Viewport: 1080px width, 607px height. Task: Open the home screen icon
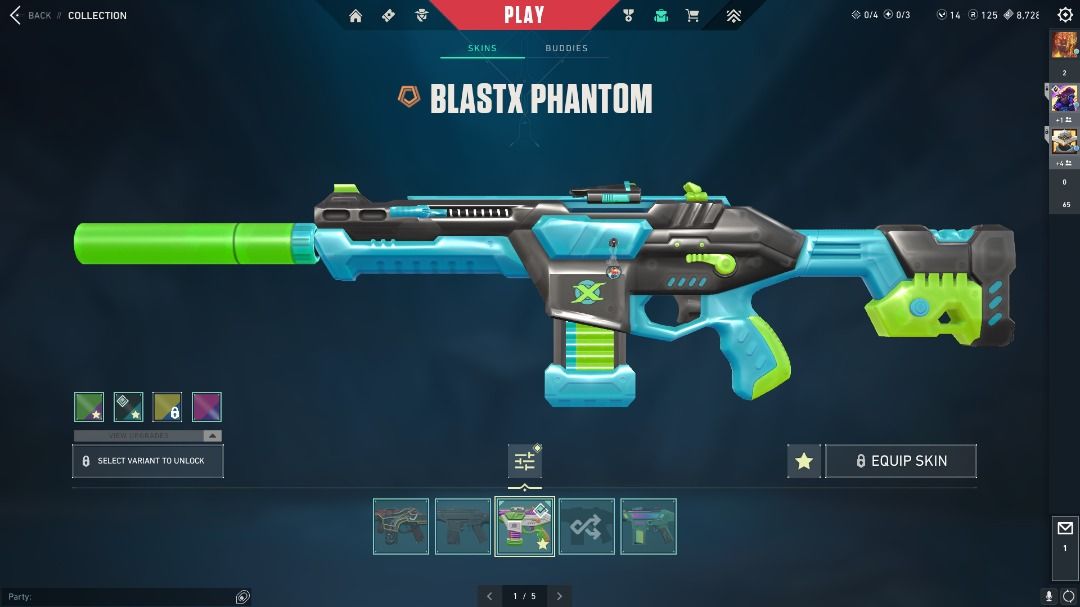355,15
